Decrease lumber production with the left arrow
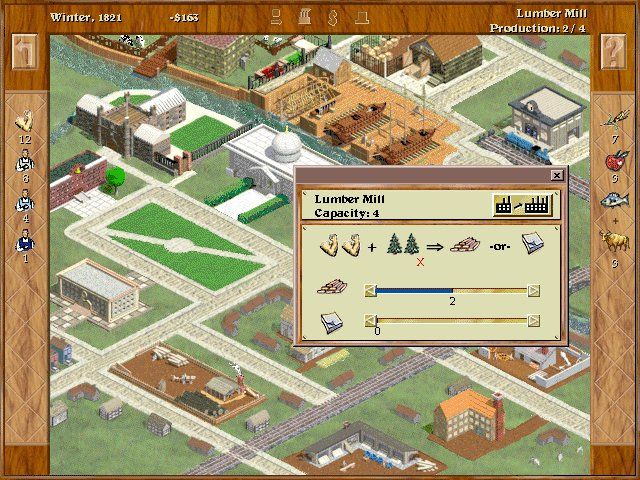Screen dimensions: 640x480 [x=370, y=291]
